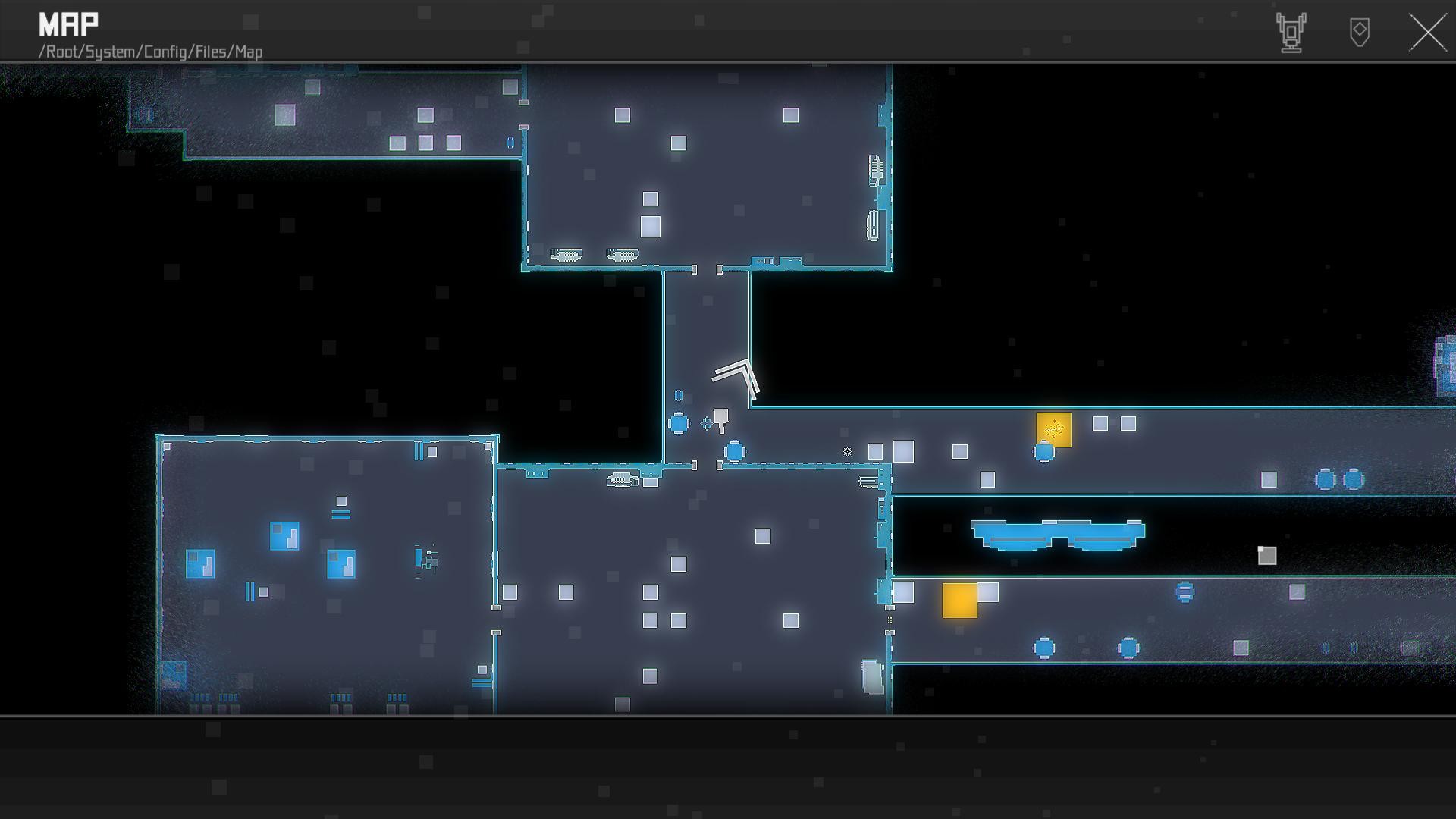Click the glowing yellow chip marker in the east corridor
The width and height of the screenshot is (1456, 819).
click(1053, 430)
